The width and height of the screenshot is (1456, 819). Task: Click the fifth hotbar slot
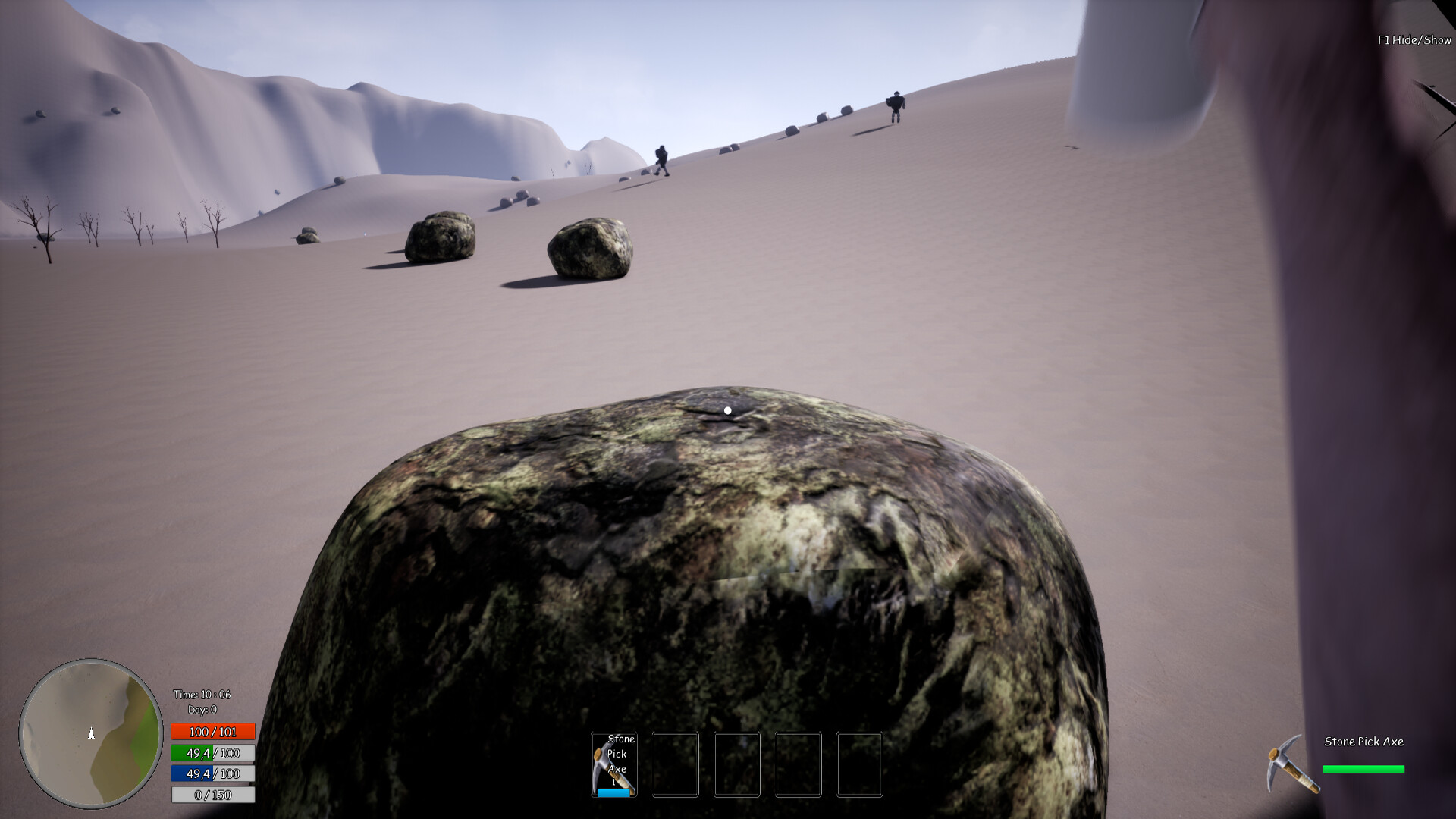click(860, 764)
